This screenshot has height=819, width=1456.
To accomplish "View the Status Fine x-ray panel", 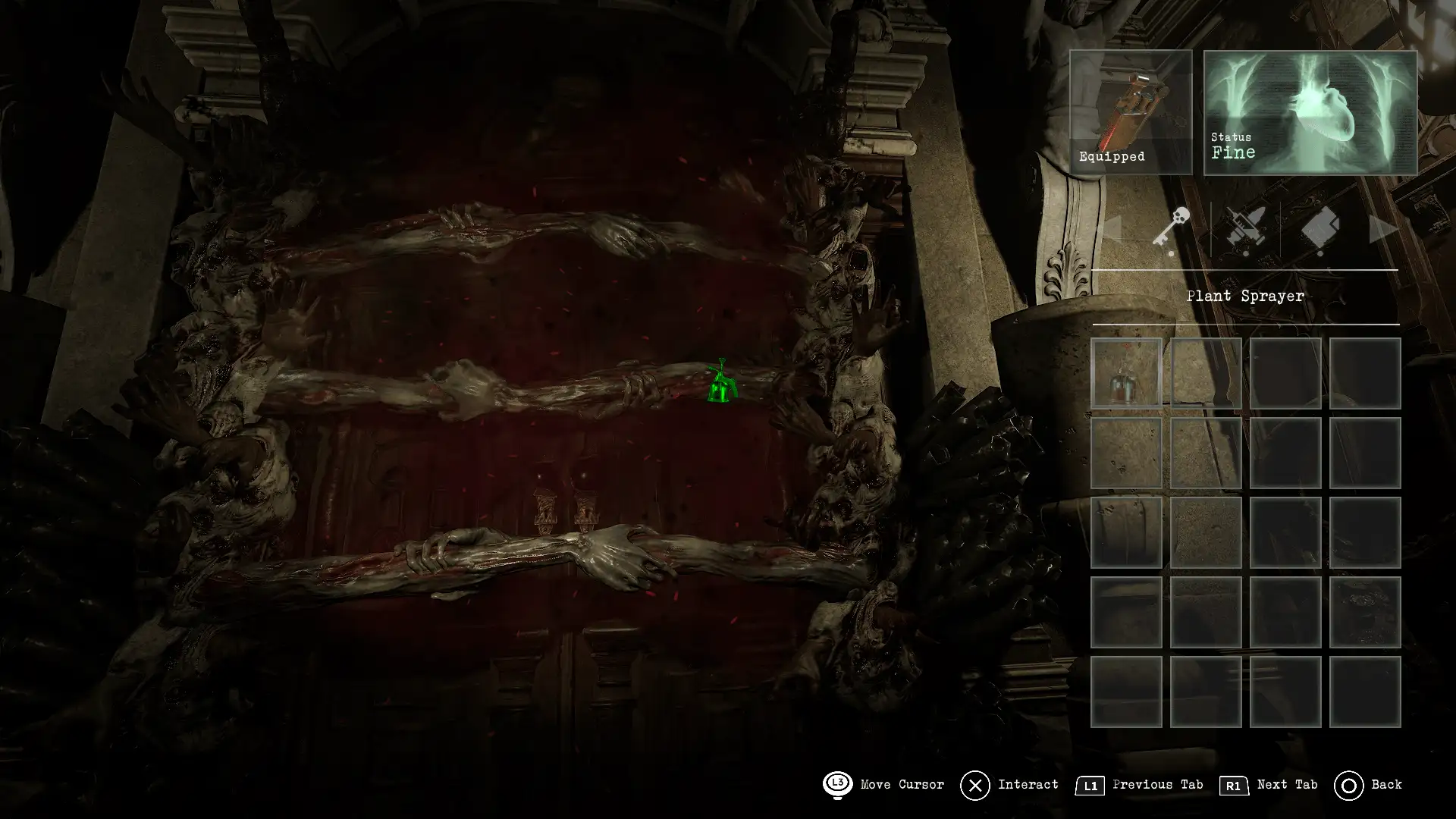I will pyautogui.click(x=1310, y=113).
